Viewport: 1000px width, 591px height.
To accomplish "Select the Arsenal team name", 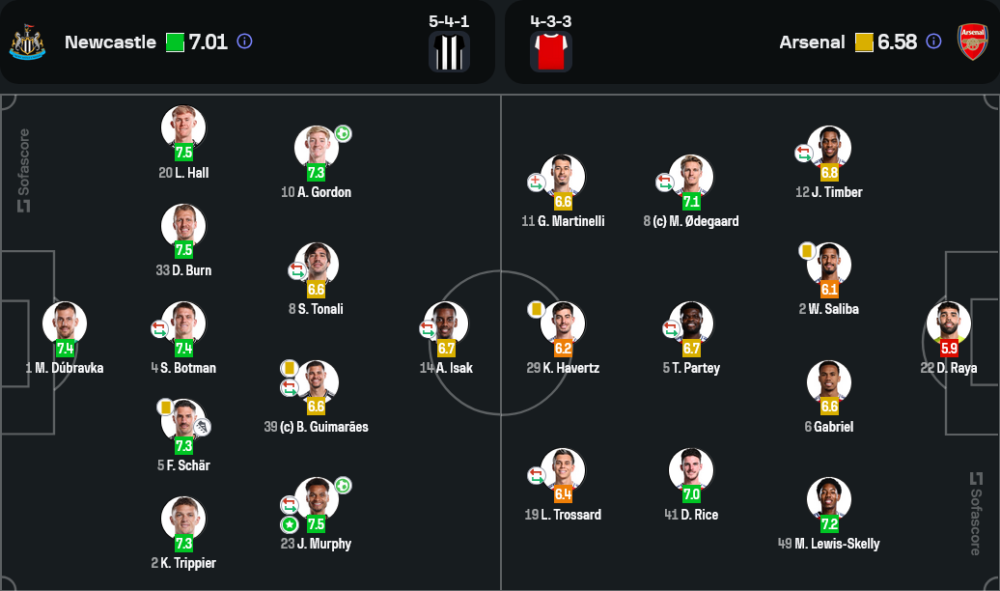I will point(812,42).
